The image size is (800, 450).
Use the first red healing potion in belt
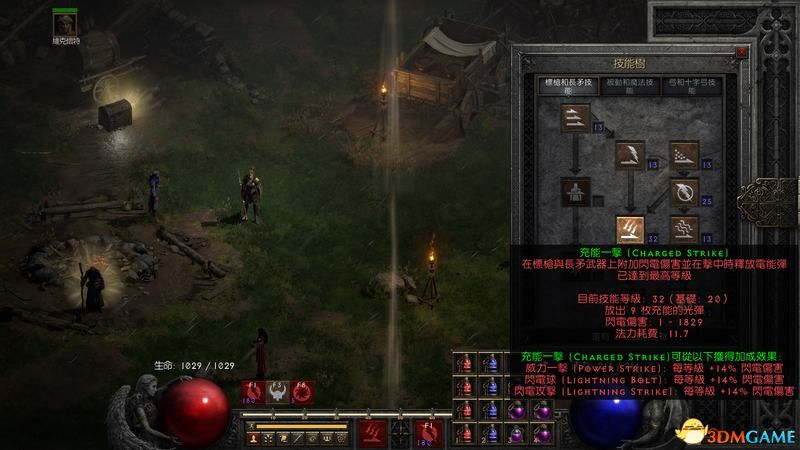click(465, 363)
